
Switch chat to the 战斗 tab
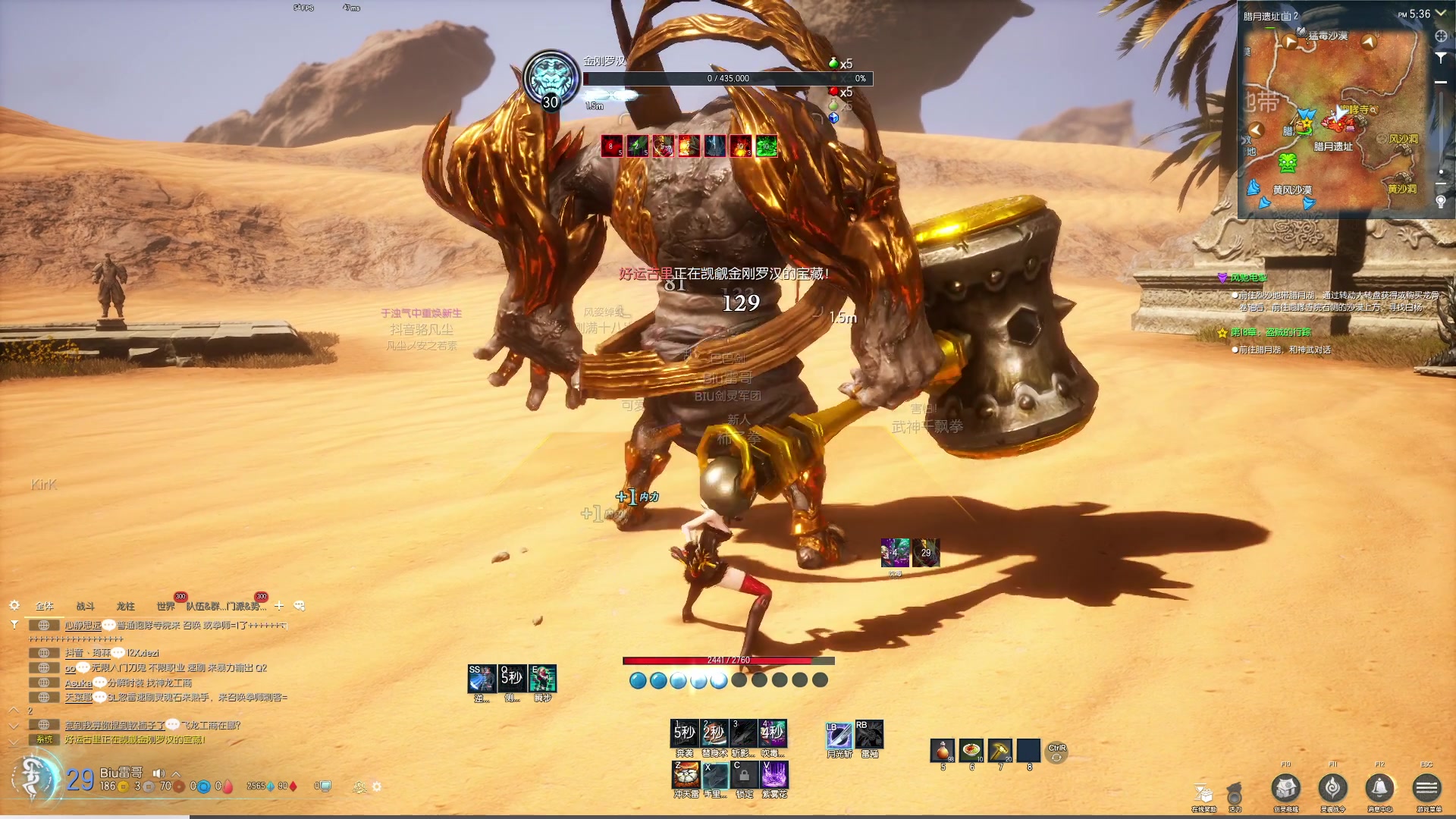tap(85, 606)
